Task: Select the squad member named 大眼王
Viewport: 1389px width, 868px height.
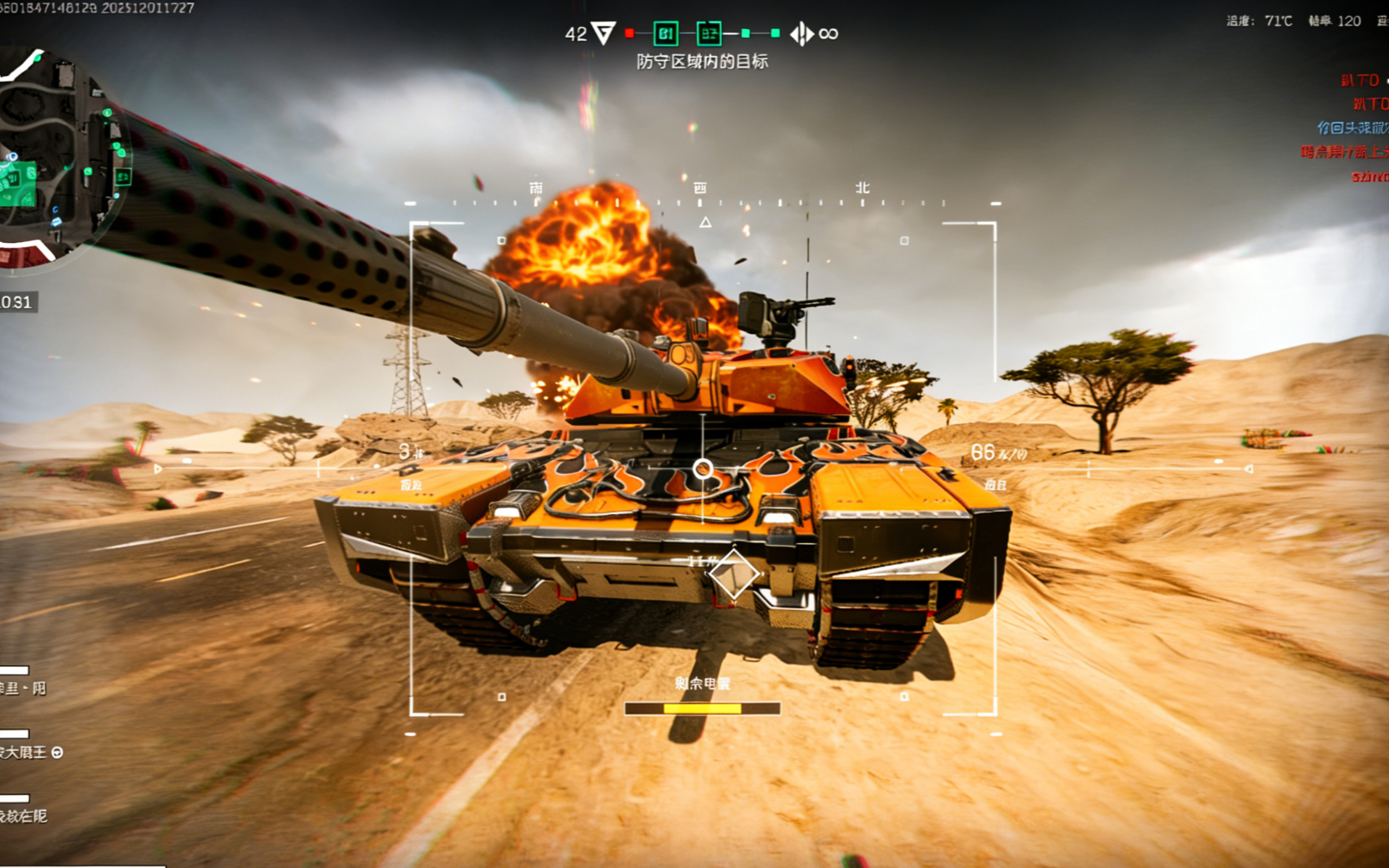Action: coord(25,752)
